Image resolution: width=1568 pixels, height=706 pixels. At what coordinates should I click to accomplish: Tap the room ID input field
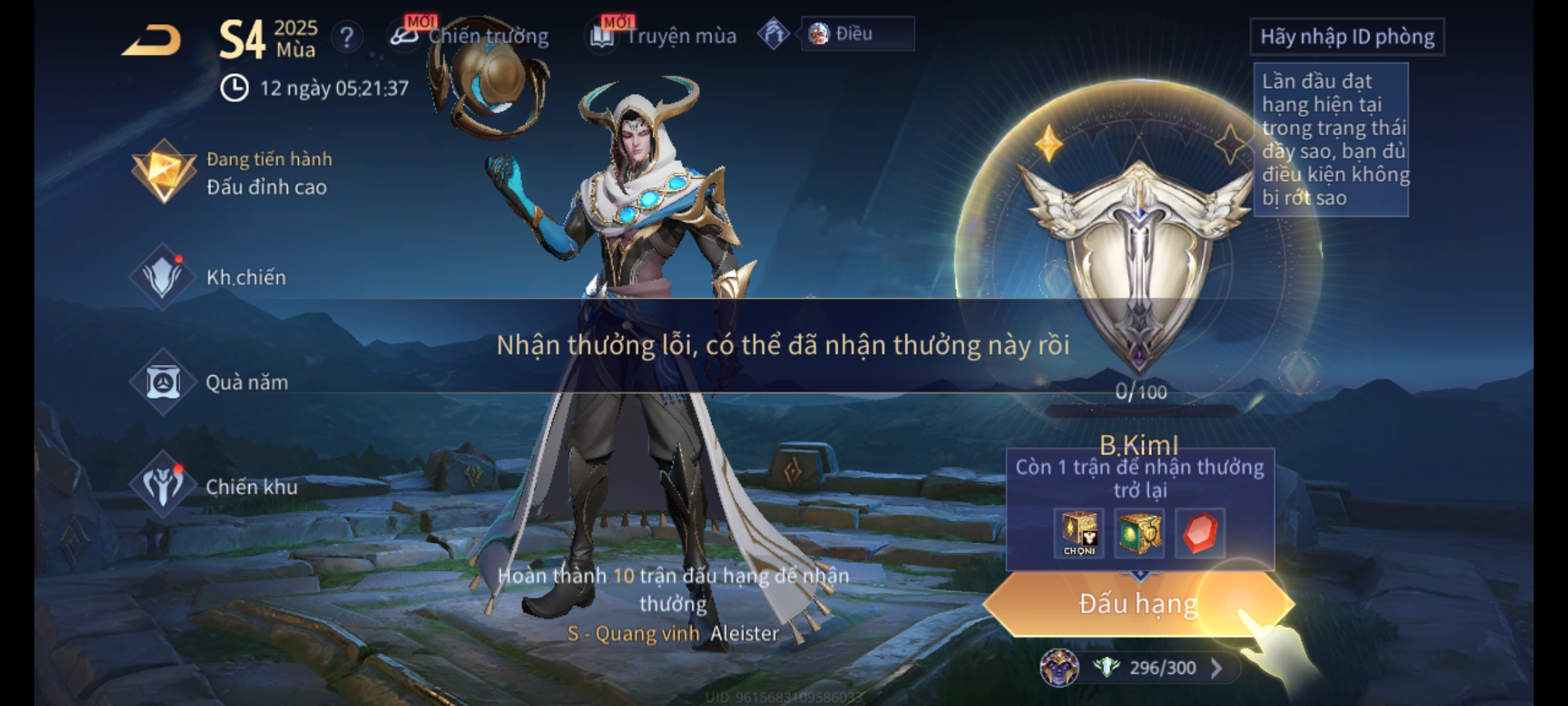pos(1347,37)
